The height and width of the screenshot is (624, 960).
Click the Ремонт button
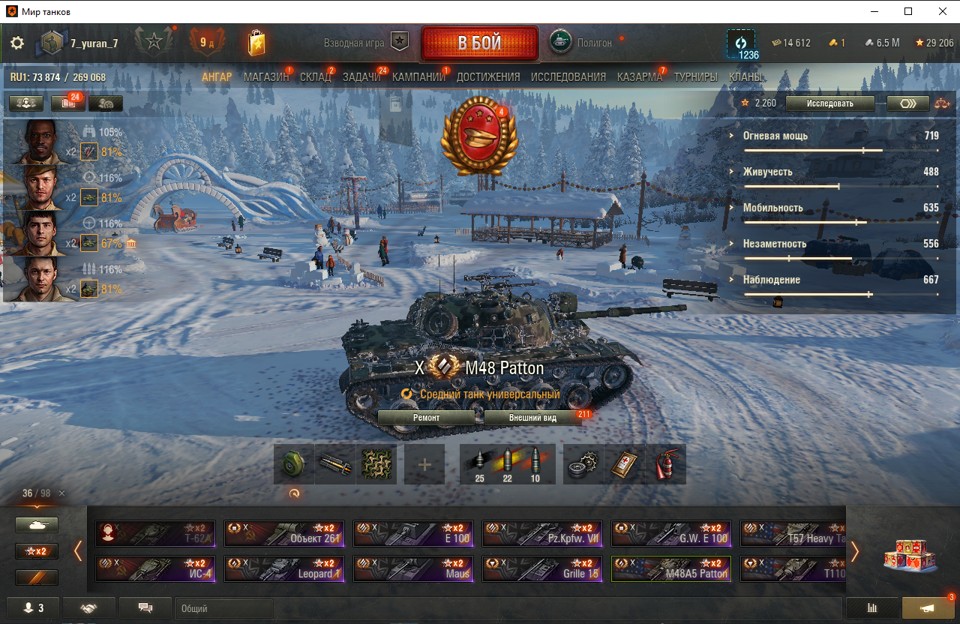point(427,417)
